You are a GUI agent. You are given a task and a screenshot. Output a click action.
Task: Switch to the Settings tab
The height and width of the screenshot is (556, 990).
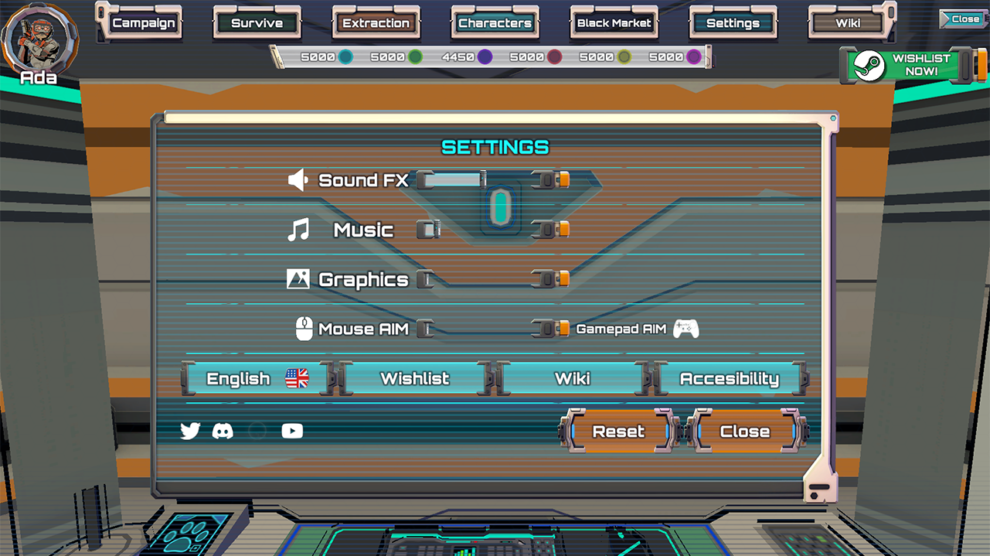[733, 23]
